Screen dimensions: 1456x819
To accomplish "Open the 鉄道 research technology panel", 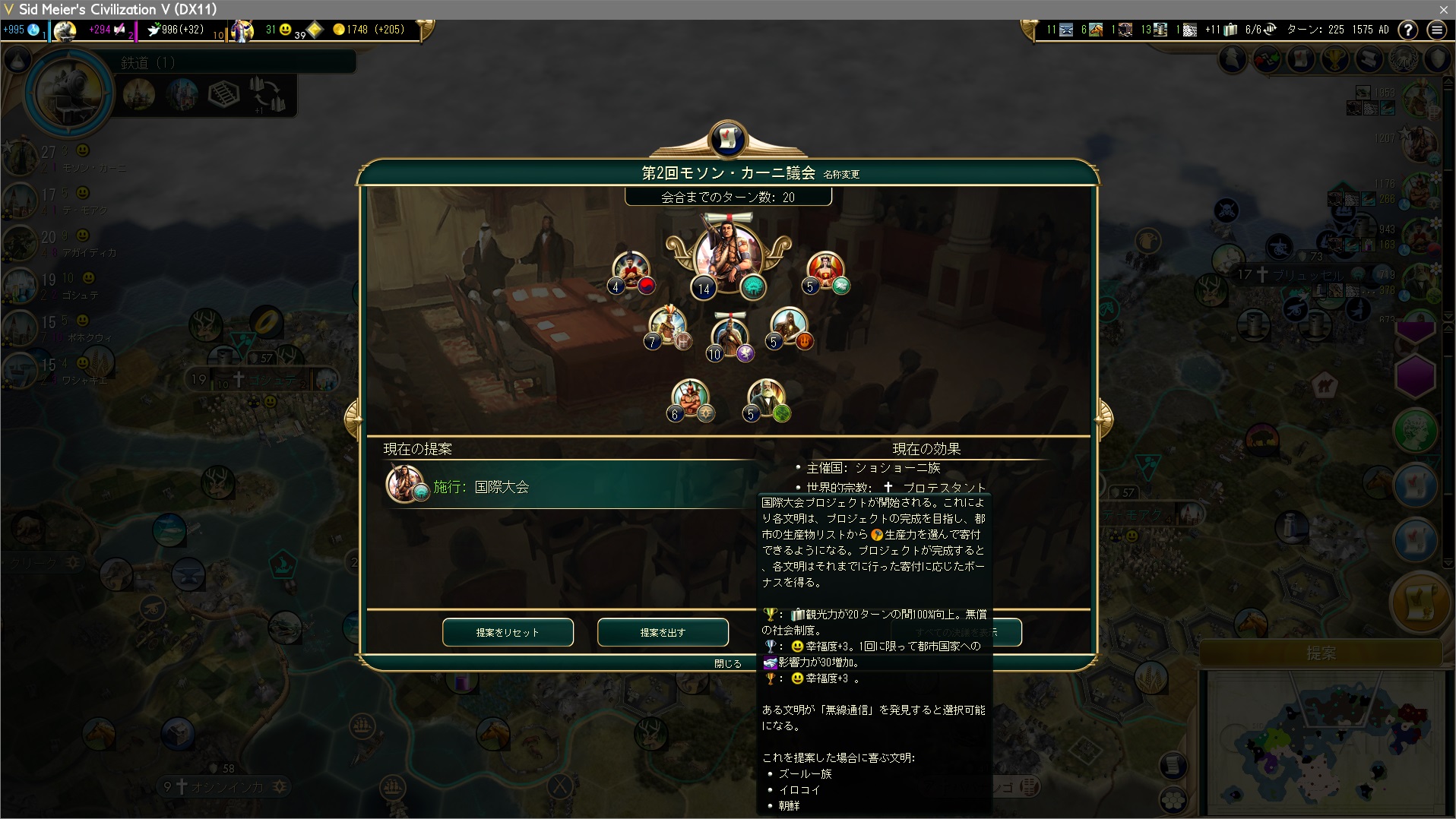I will click(70, 93).
